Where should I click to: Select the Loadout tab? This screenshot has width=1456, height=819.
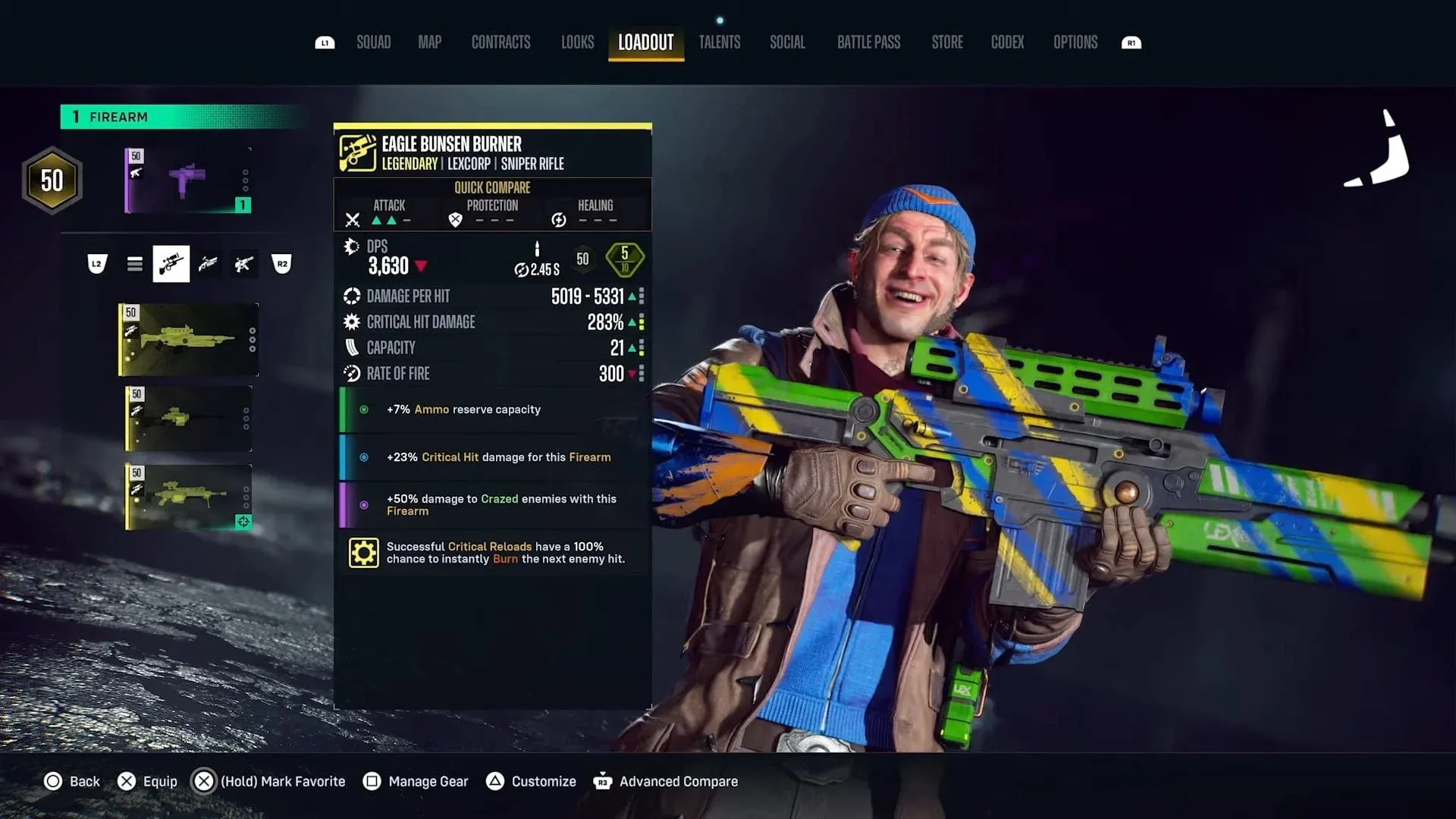click(x=645, y=42)
